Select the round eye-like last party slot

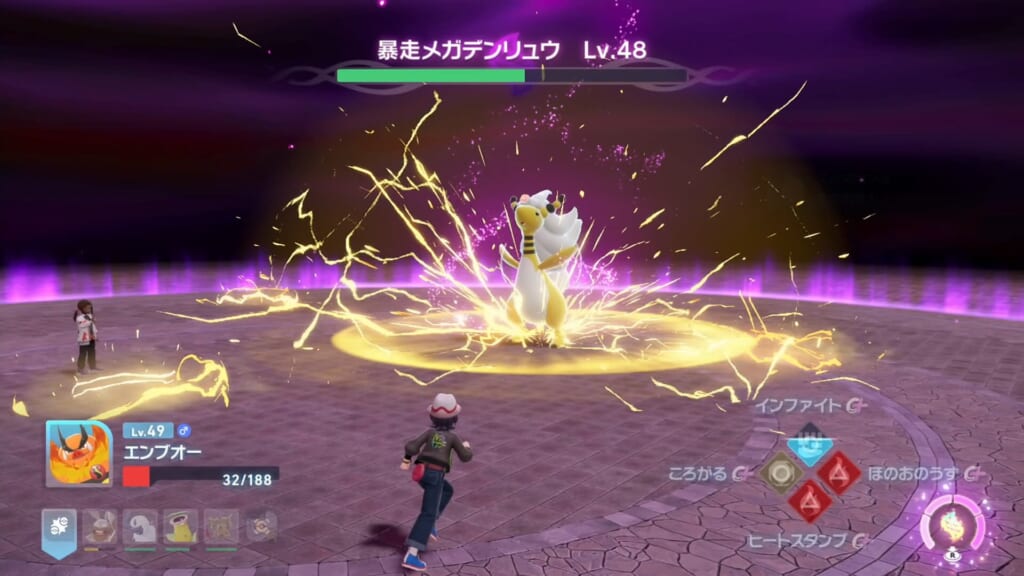[261, 525]
